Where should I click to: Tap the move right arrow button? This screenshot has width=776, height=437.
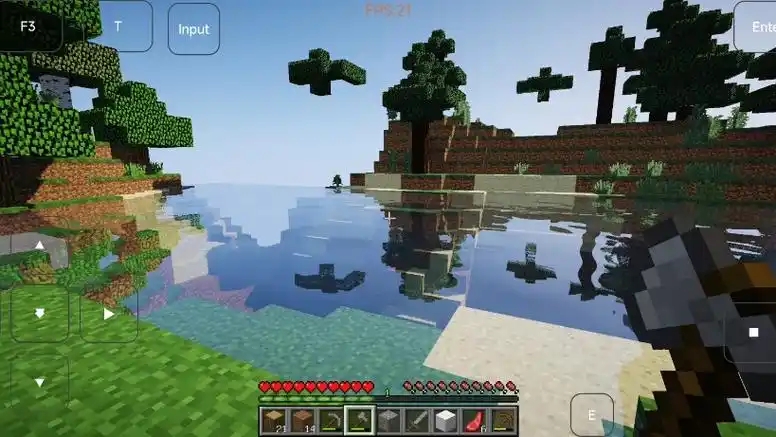point(108,313)
